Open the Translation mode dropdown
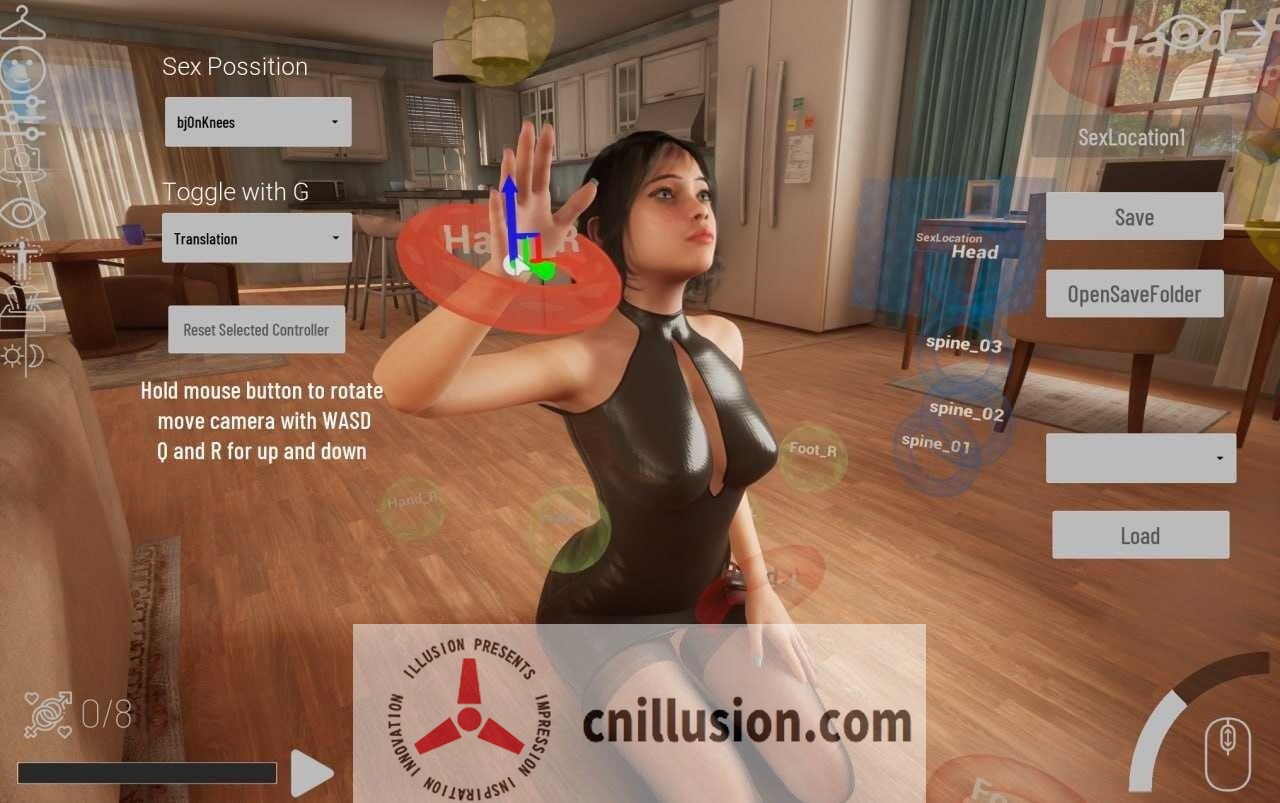This screenshot has height=803, width=1280. pos(256,238)
